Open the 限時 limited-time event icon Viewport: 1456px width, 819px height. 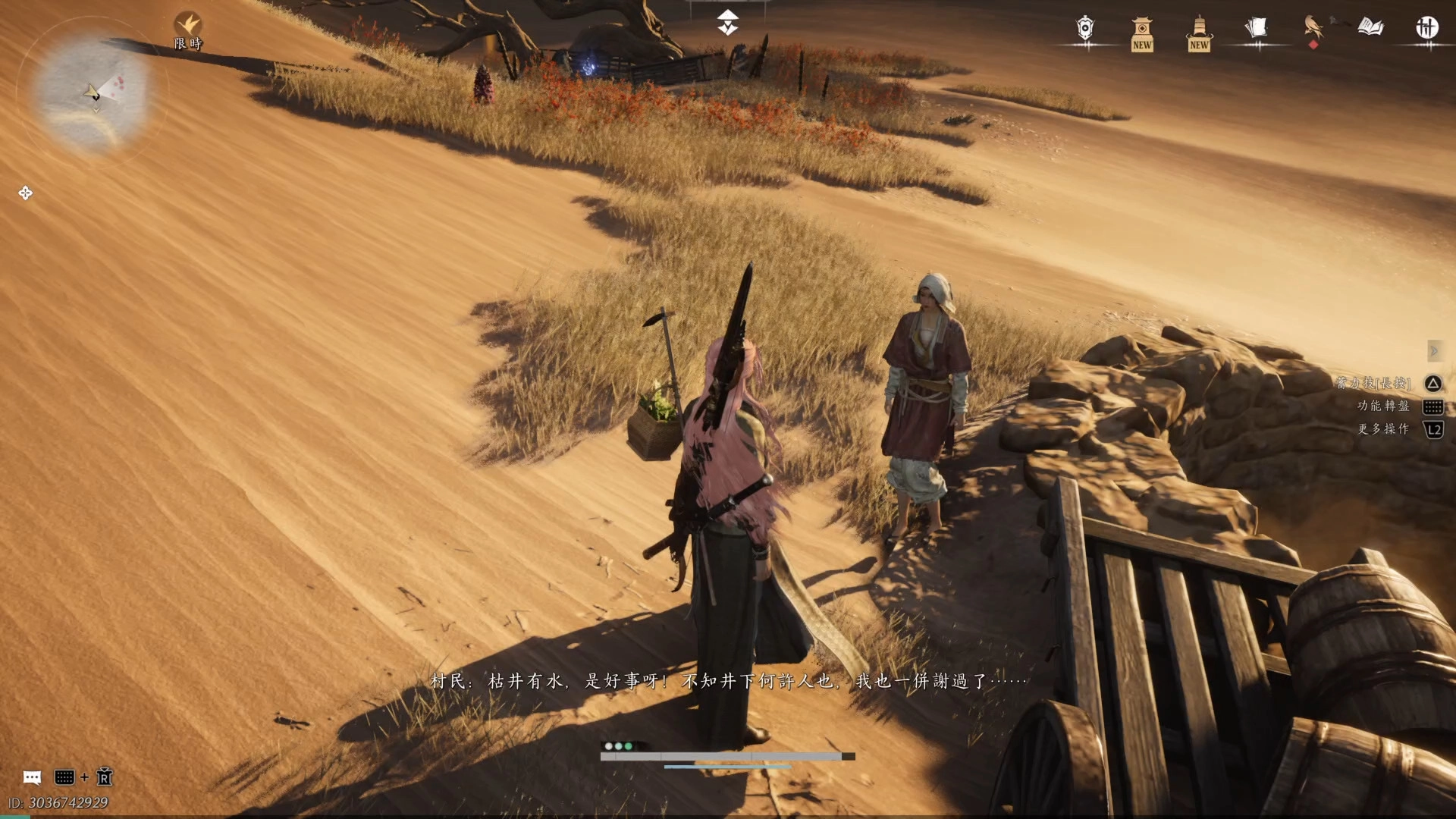click(188, 30)
